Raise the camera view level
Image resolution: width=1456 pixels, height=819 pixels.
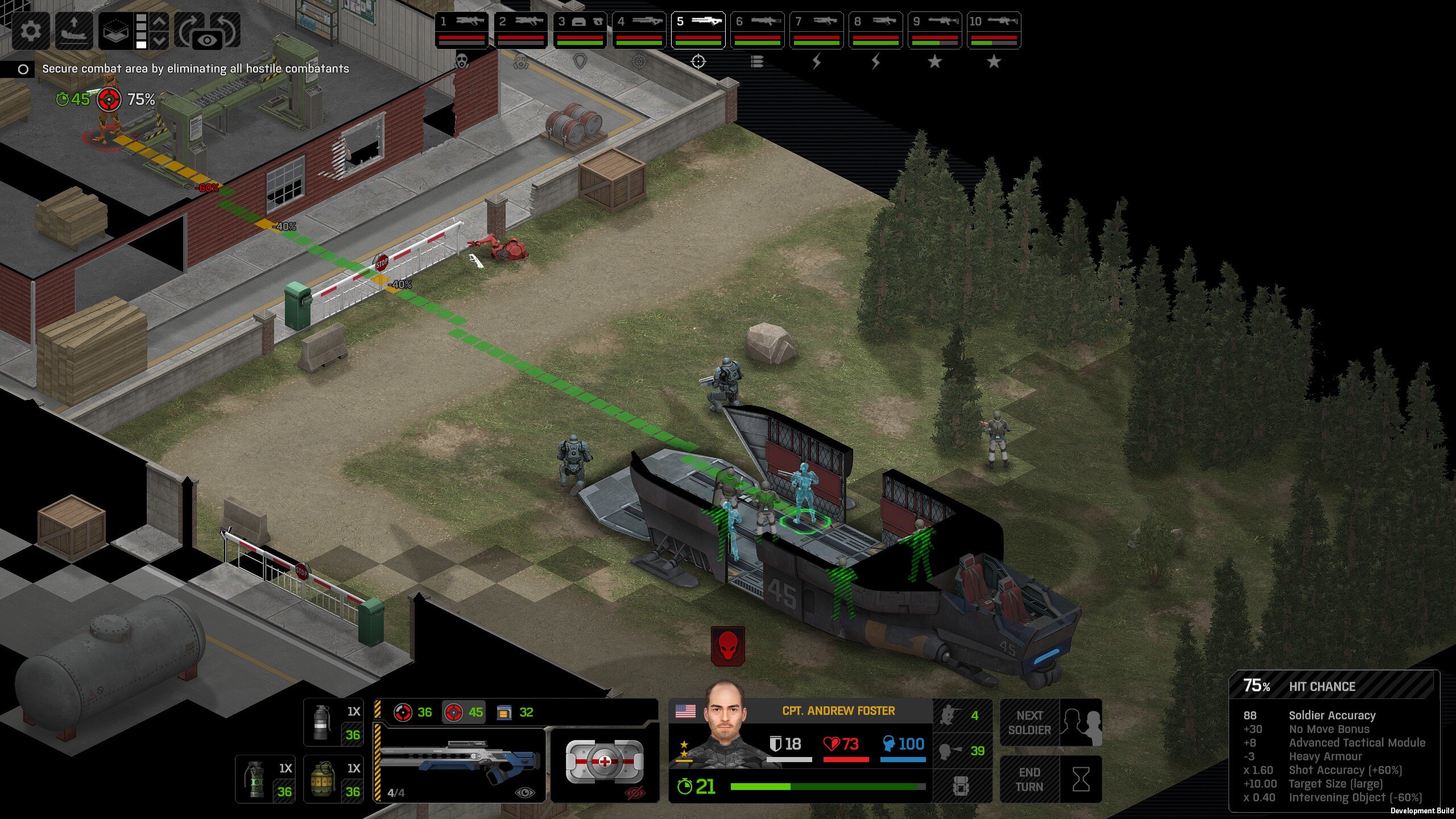click(x=160, y=22)
